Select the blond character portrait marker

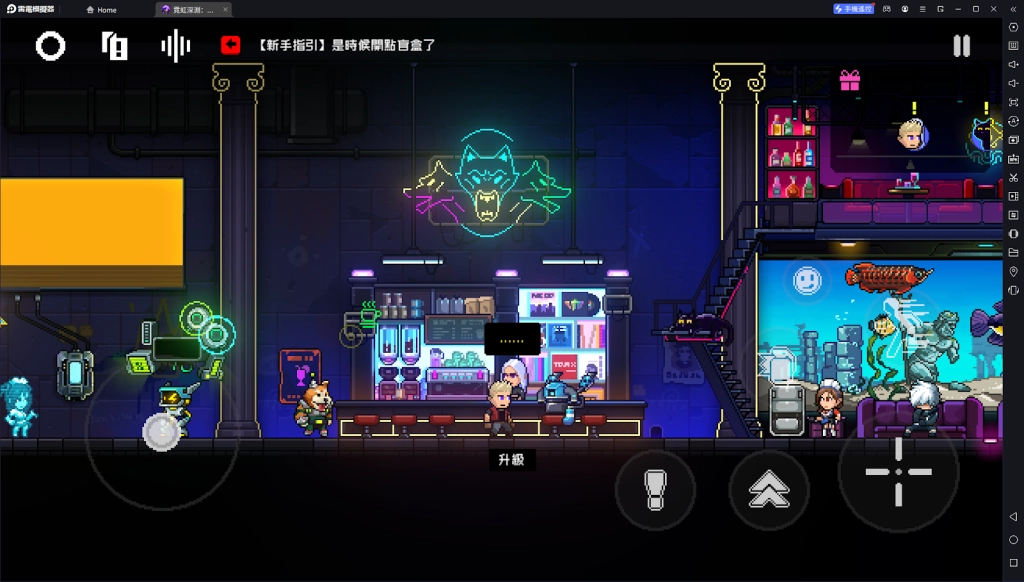coord(911,134)
